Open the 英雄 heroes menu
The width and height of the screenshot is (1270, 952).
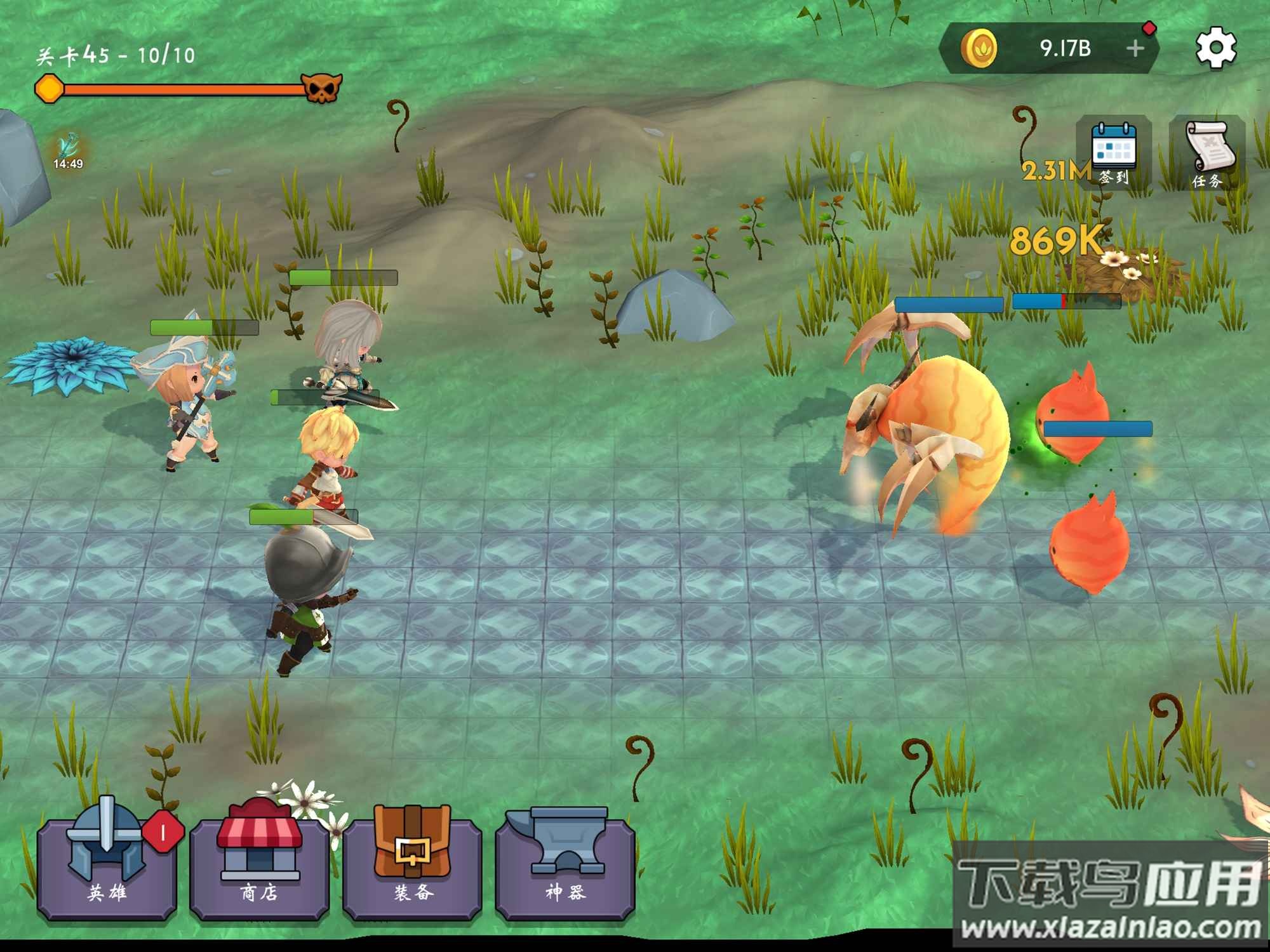tap(107, 866)
